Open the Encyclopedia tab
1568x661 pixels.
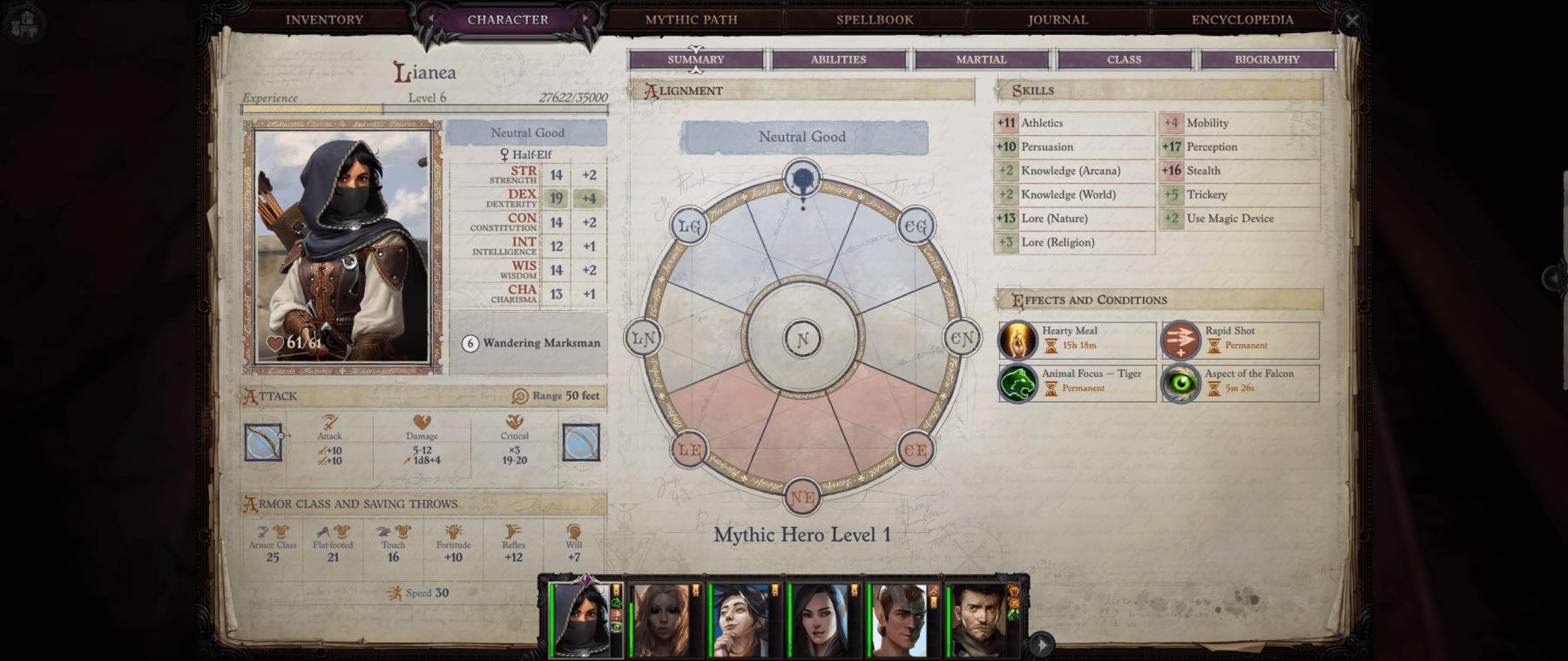point(1242,19)
